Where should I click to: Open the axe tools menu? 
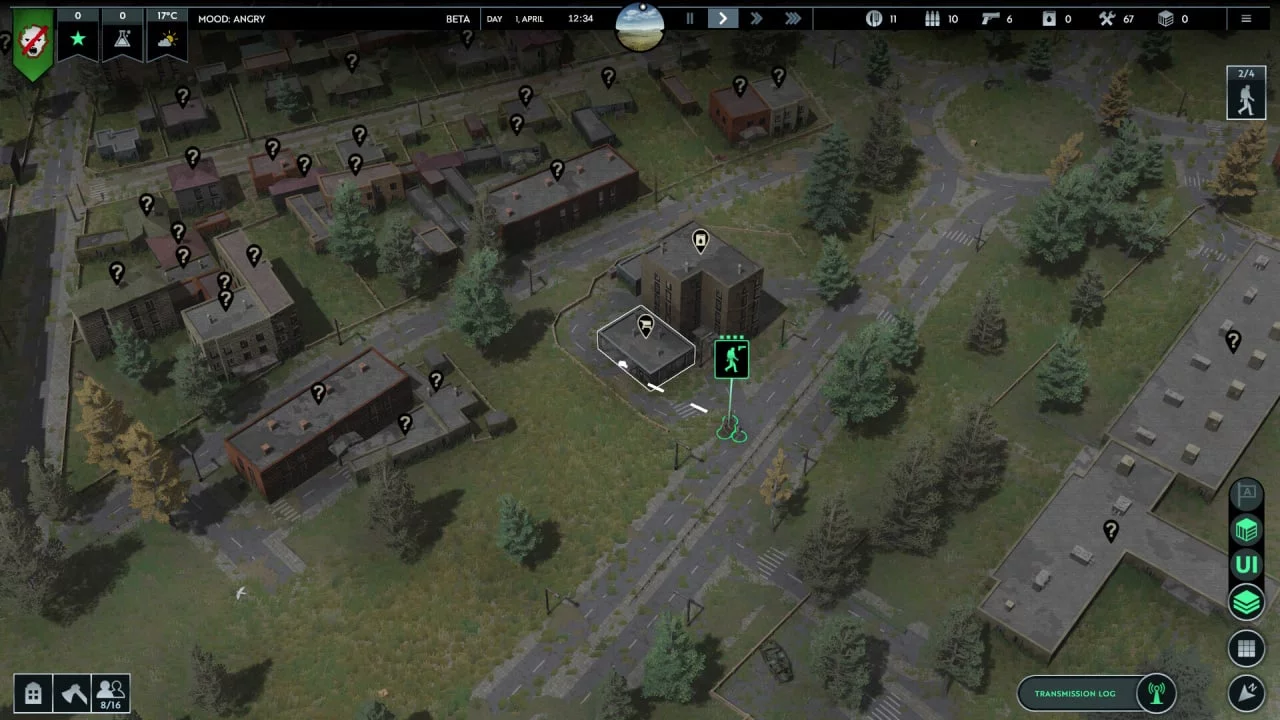[x=71, y=692]
